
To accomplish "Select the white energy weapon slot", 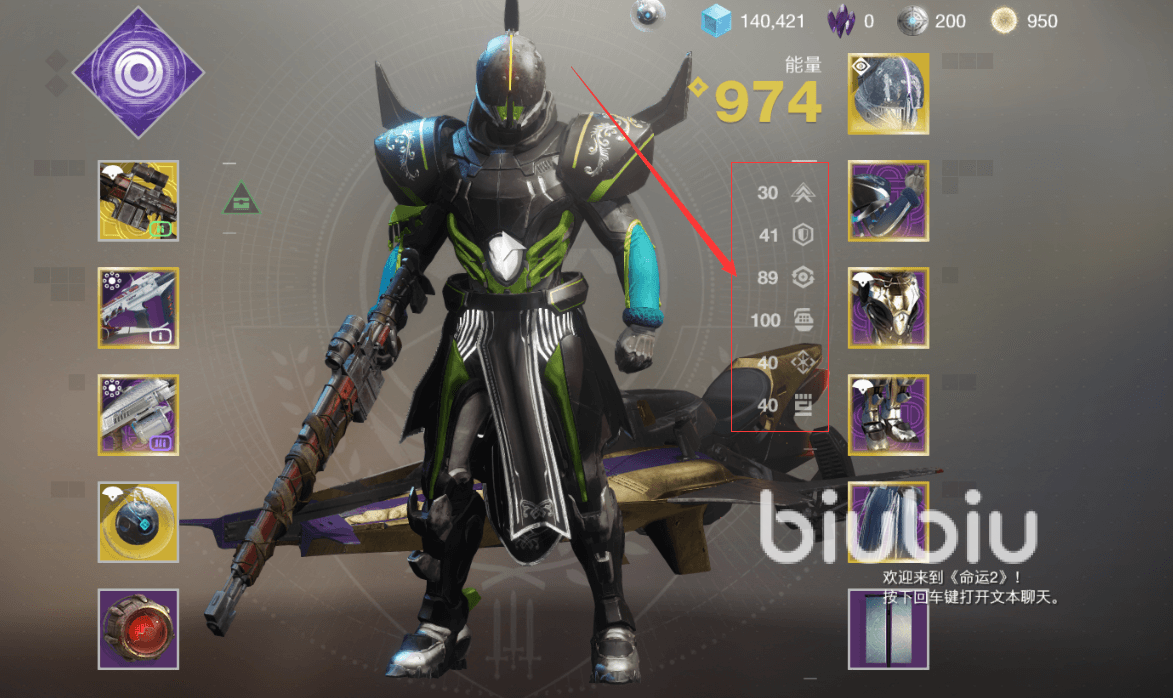I will [x=138, y=308].
